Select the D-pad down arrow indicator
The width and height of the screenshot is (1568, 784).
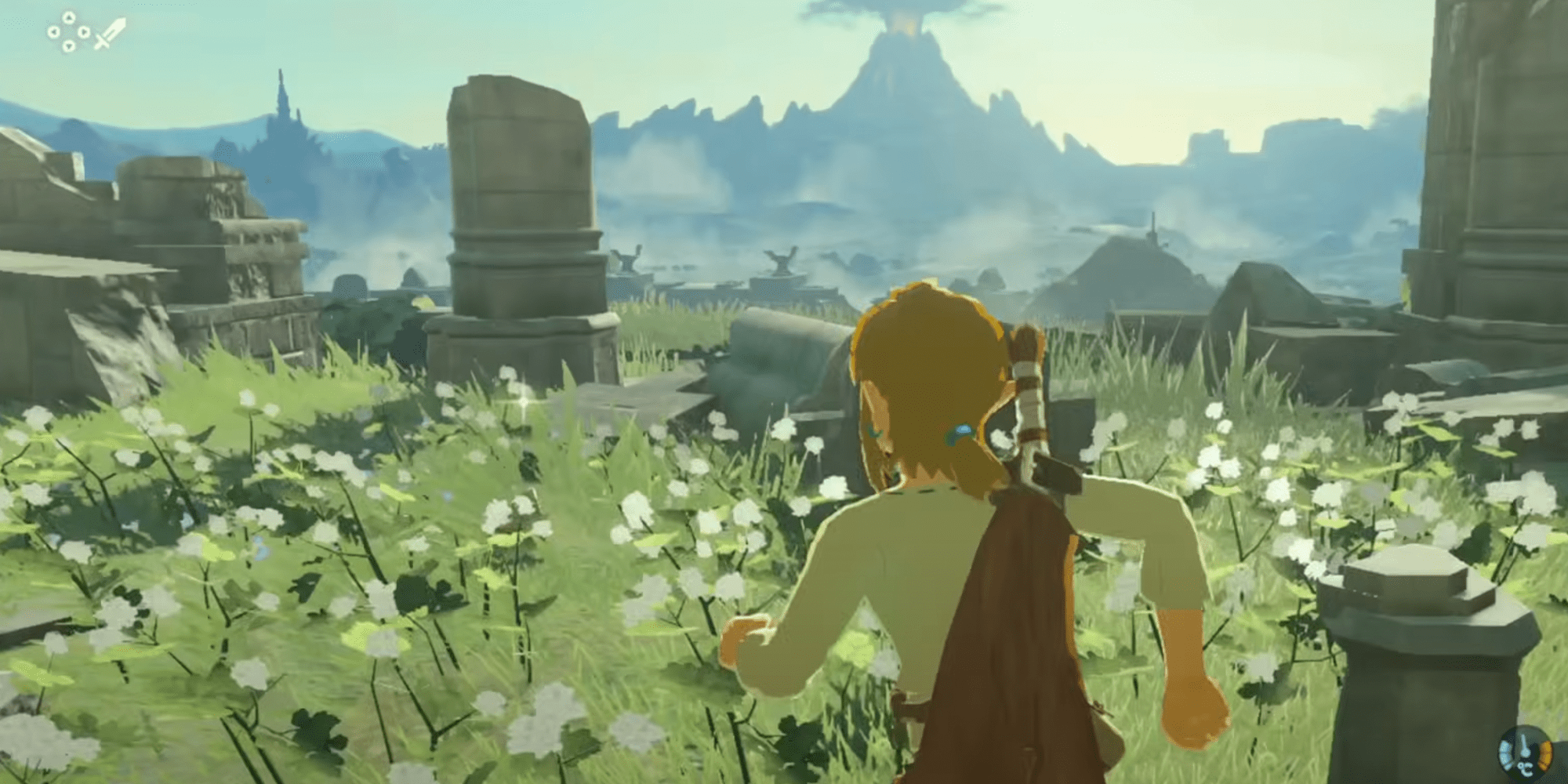coord(68,46)
